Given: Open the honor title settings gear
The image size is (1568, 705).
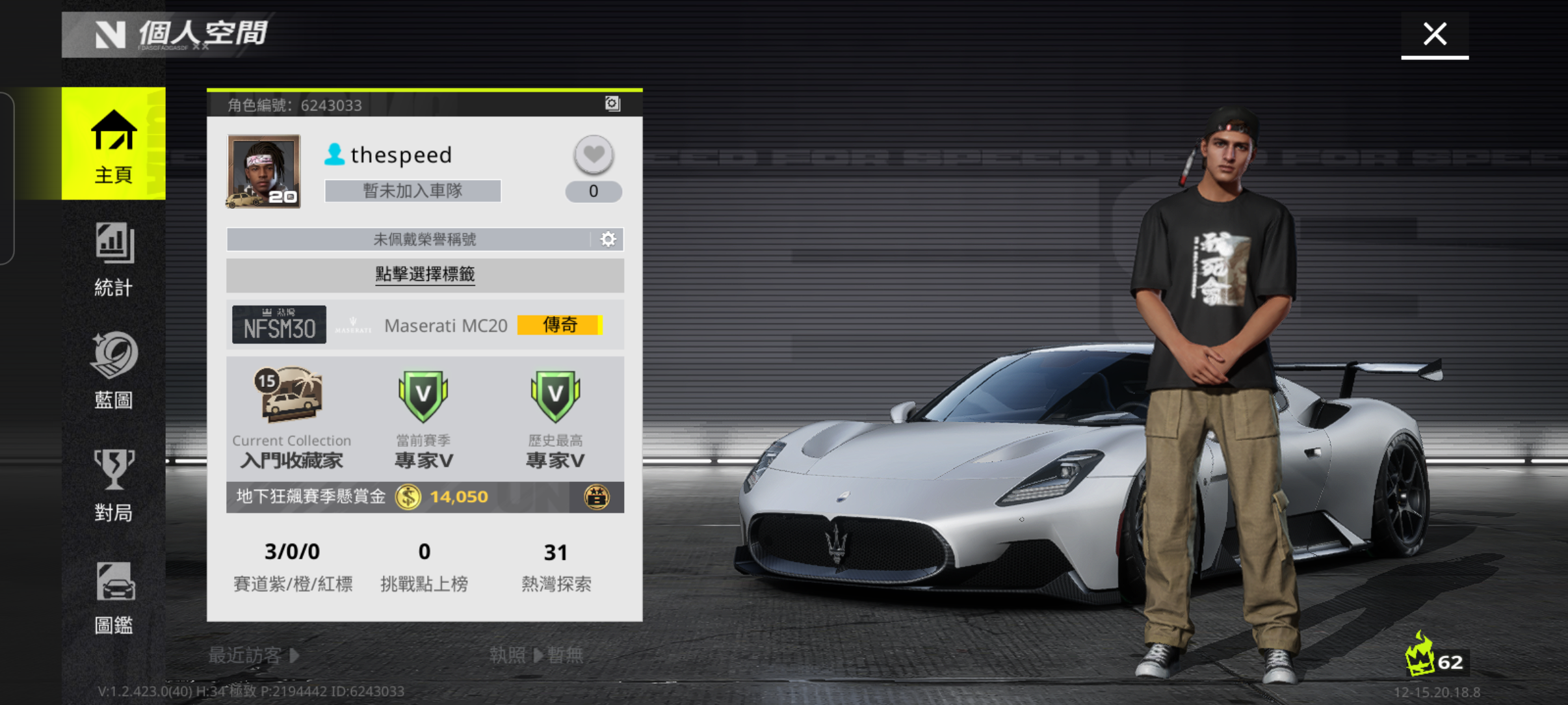Looking at the screenshot, I should 608,239.
